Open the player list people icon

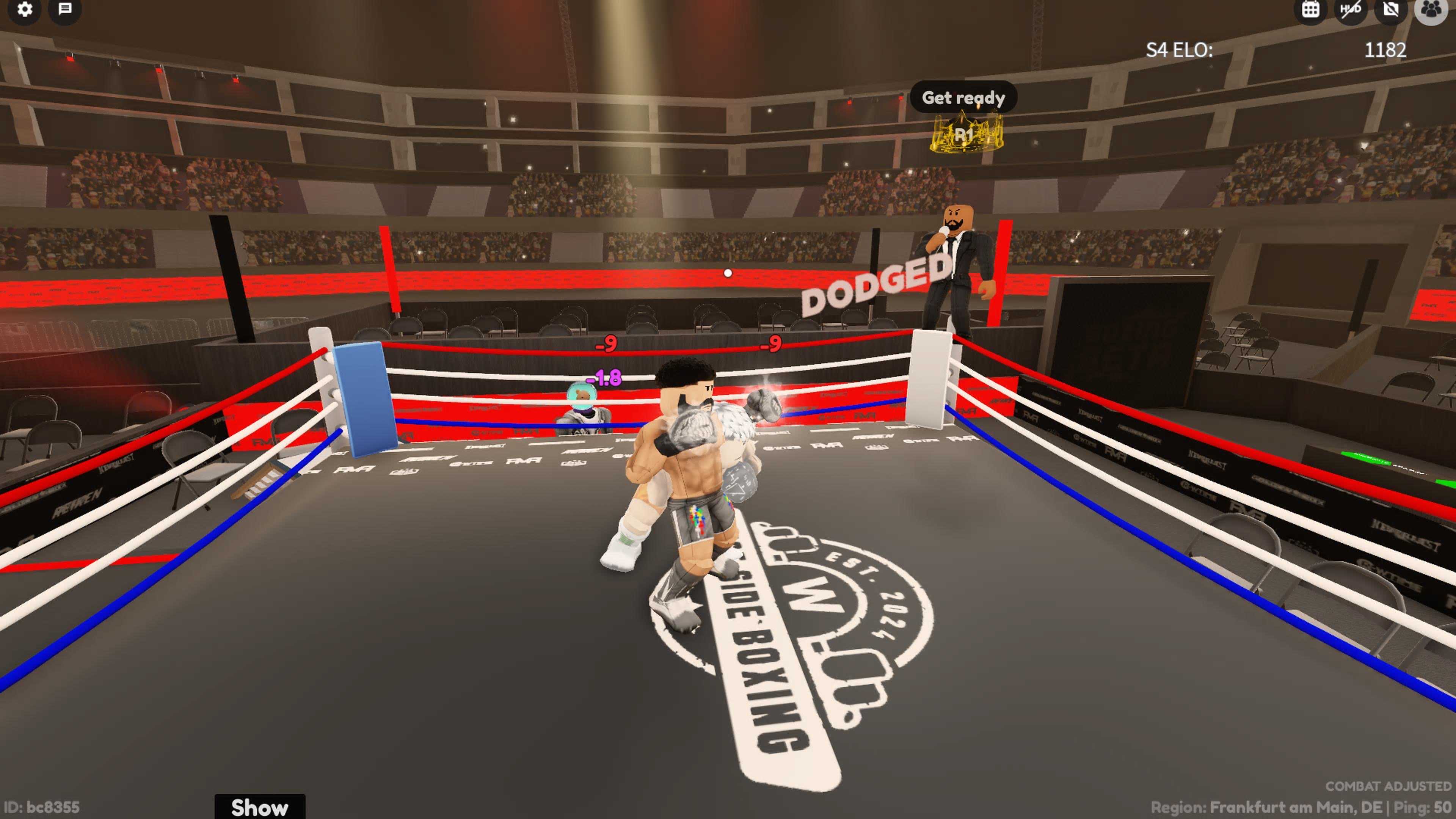[1431, 9]
